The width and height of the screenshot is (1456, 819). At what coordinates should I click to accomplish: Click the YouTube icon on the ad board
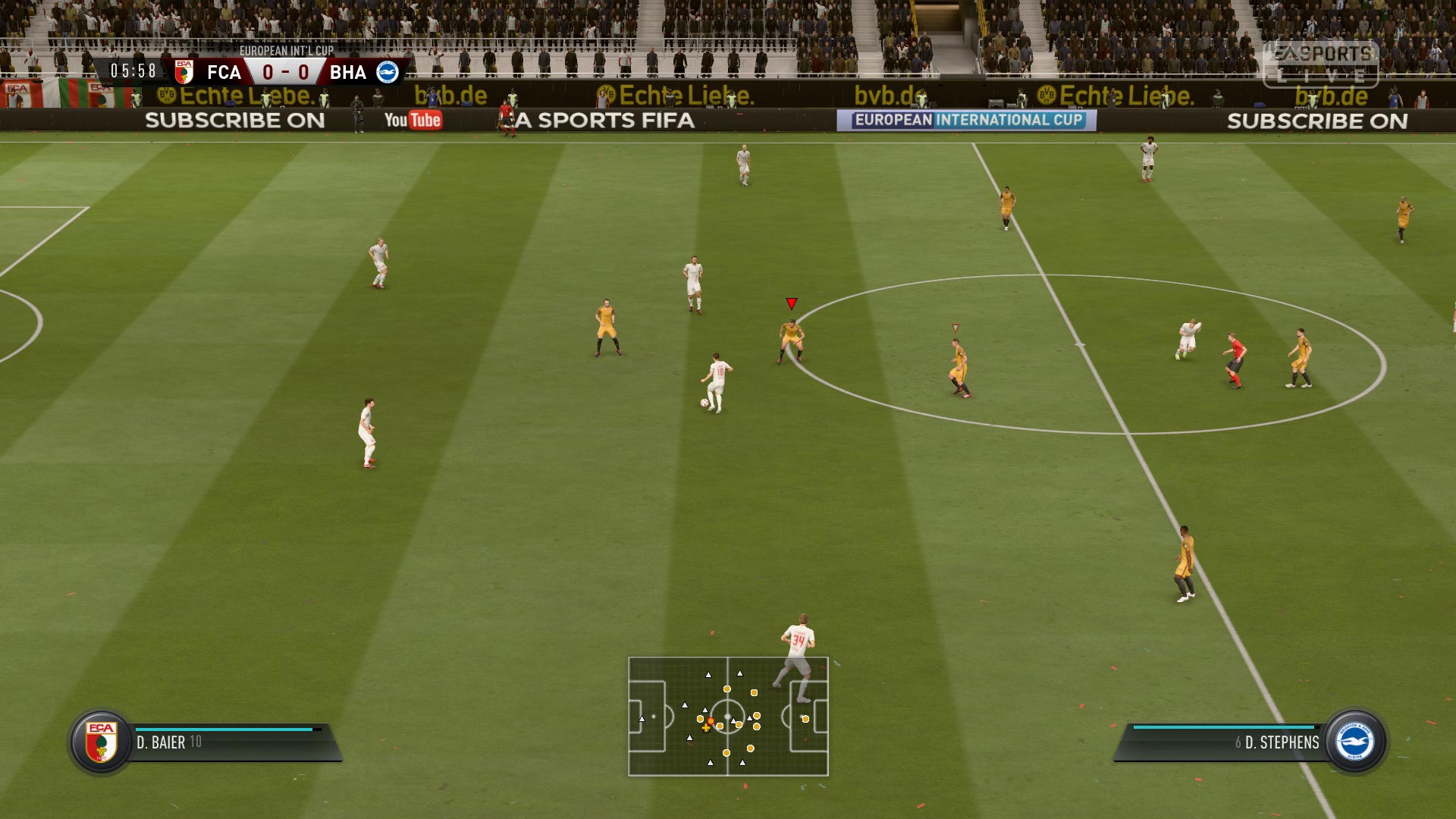pos(413,119)
